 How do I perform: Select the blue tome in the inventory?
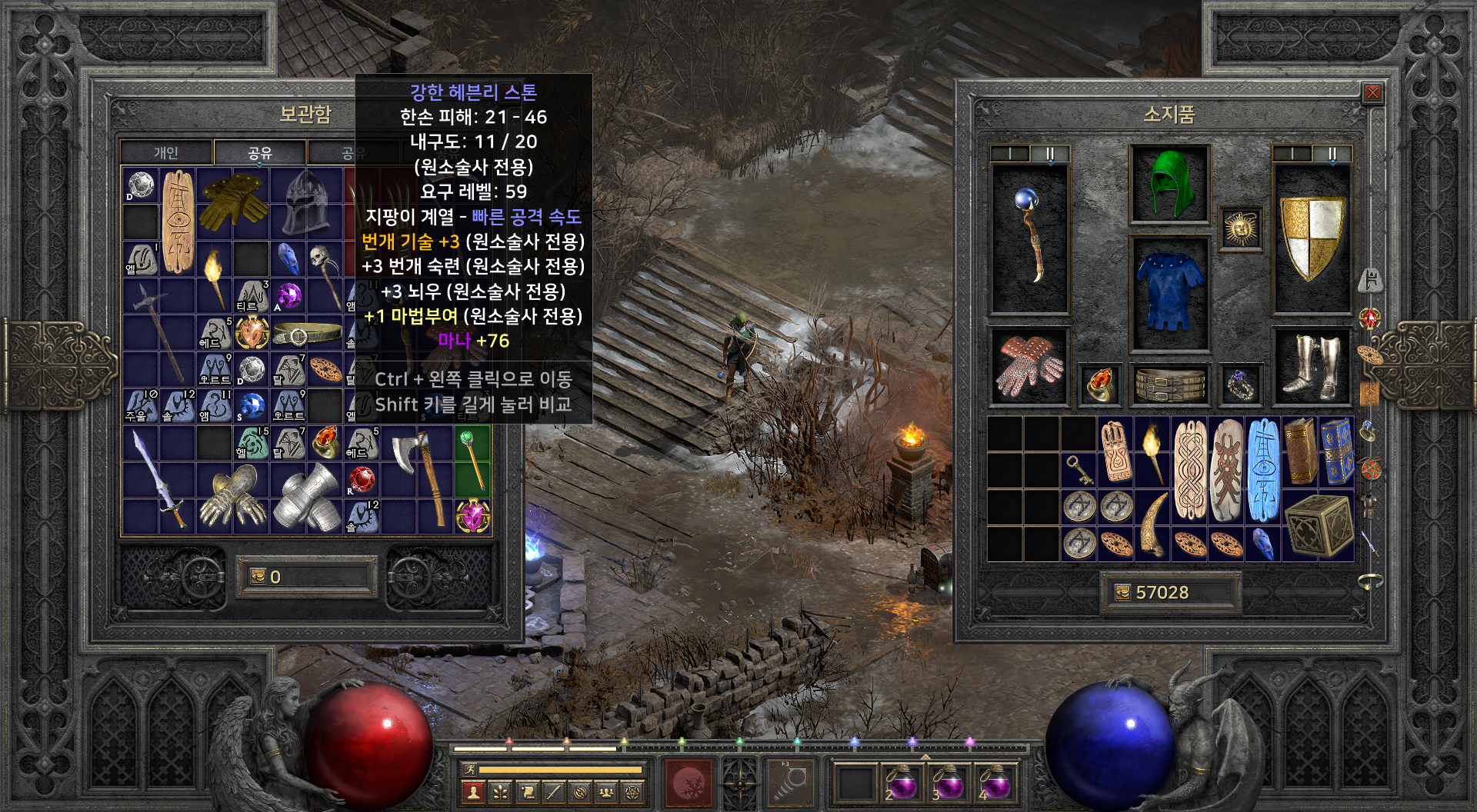pos(1337,451)
